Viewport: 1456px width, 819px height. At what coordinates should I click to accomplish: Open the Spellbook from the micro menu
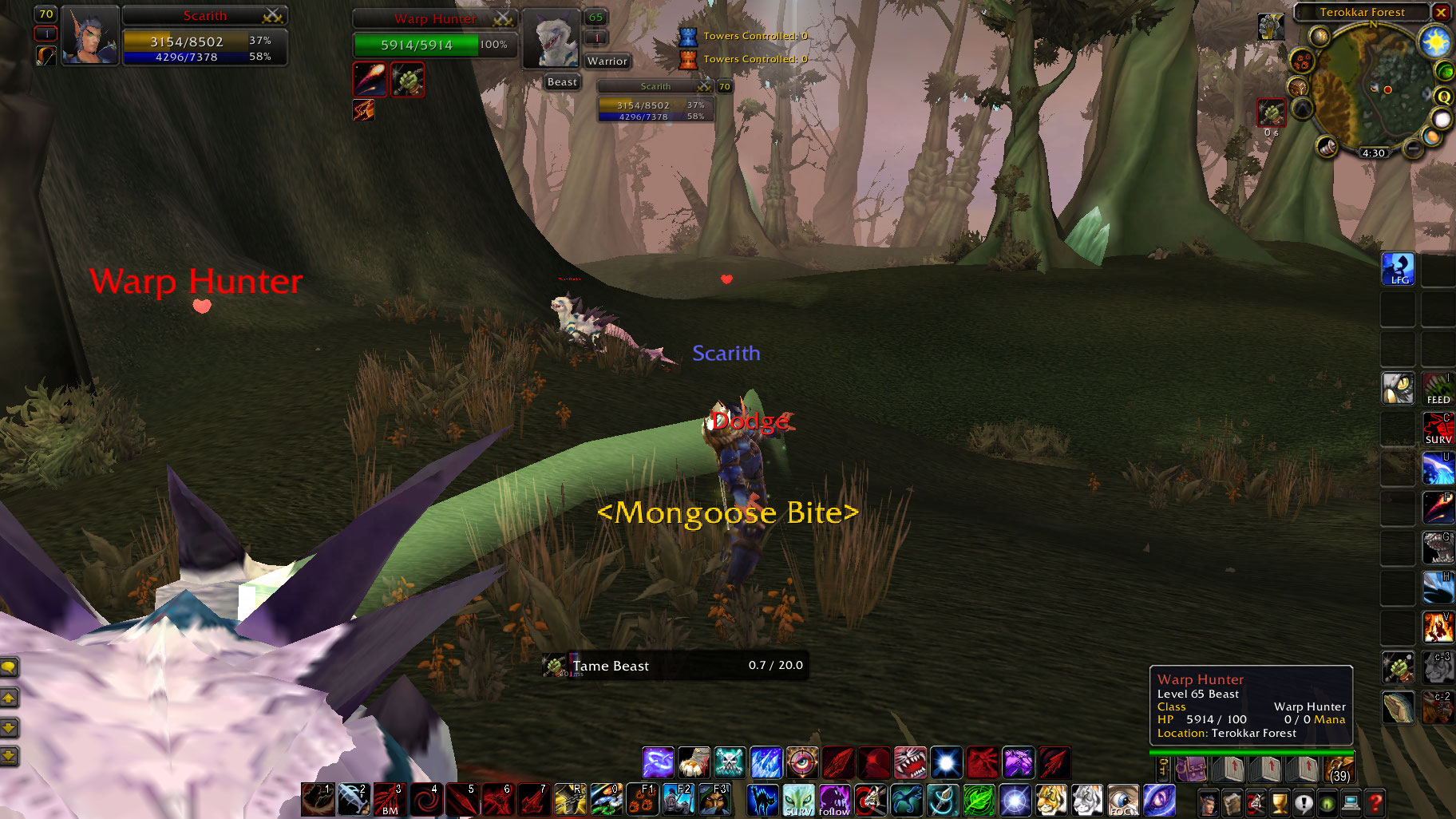coord(1232,805)
